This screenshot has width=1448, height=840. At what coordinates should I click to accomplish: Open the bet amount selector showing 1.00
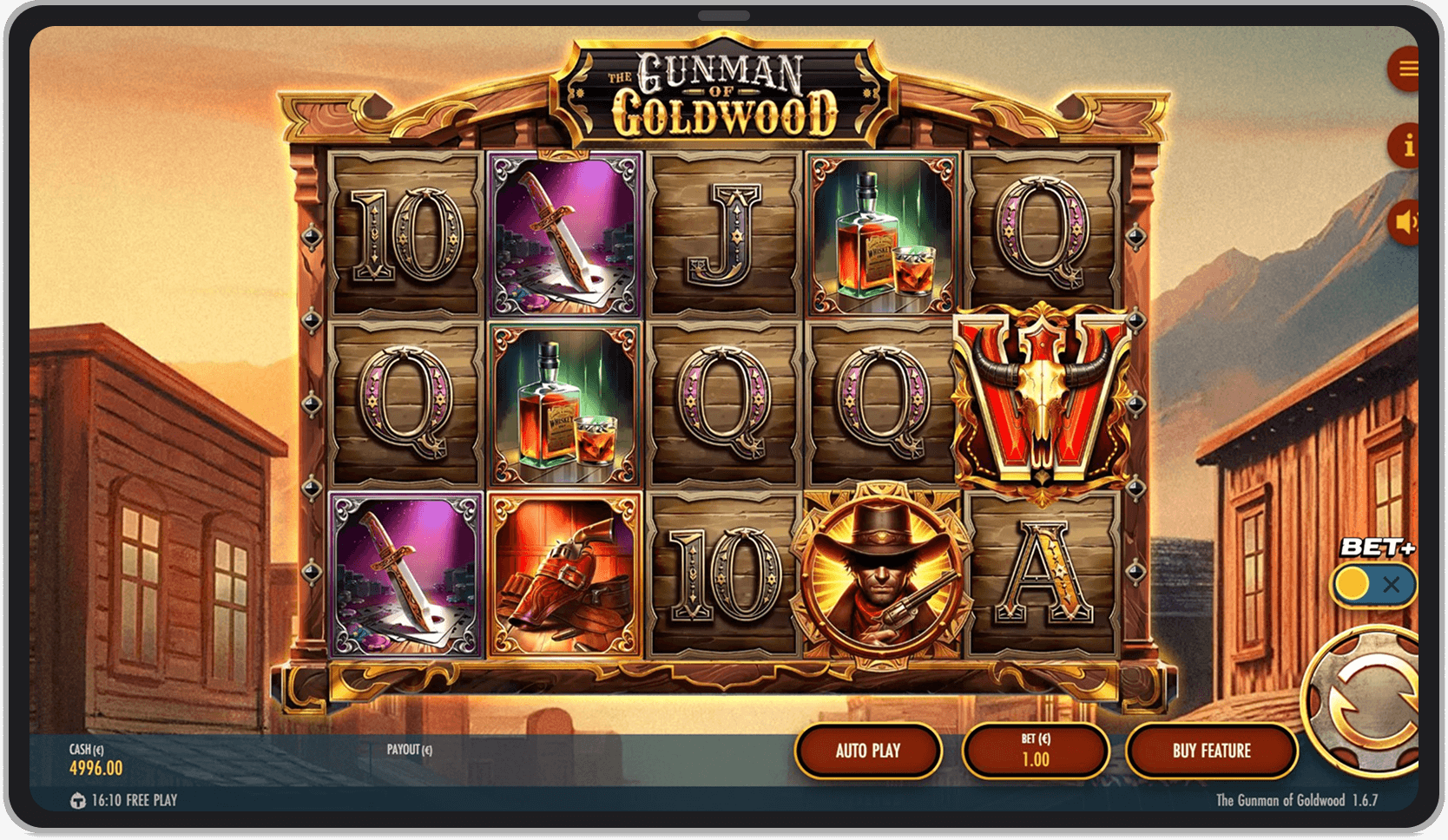1035,751
